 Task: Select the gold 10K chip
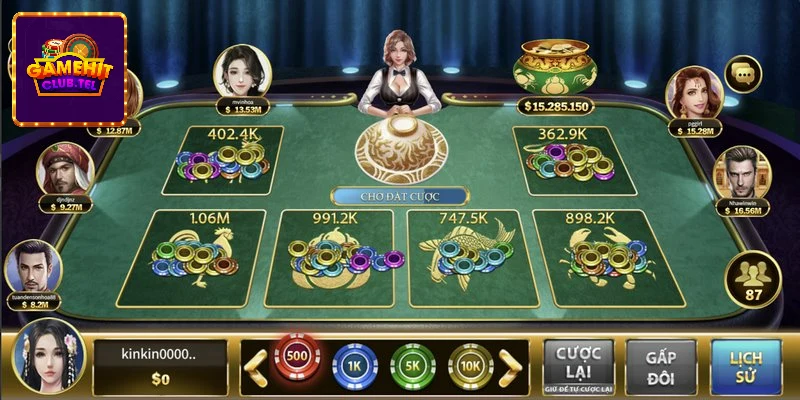pos(468,366)
